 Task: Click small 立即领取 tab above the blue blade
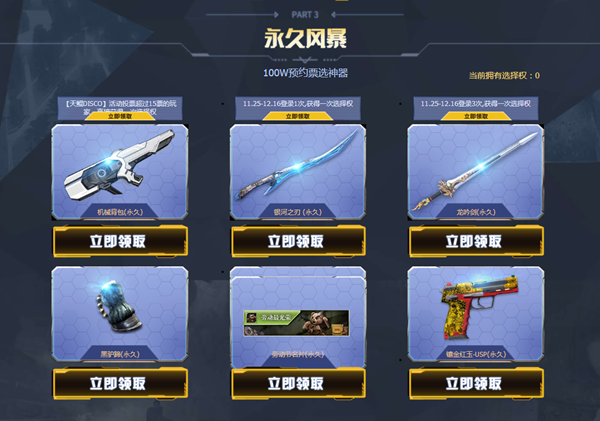(x=296, y=116)
